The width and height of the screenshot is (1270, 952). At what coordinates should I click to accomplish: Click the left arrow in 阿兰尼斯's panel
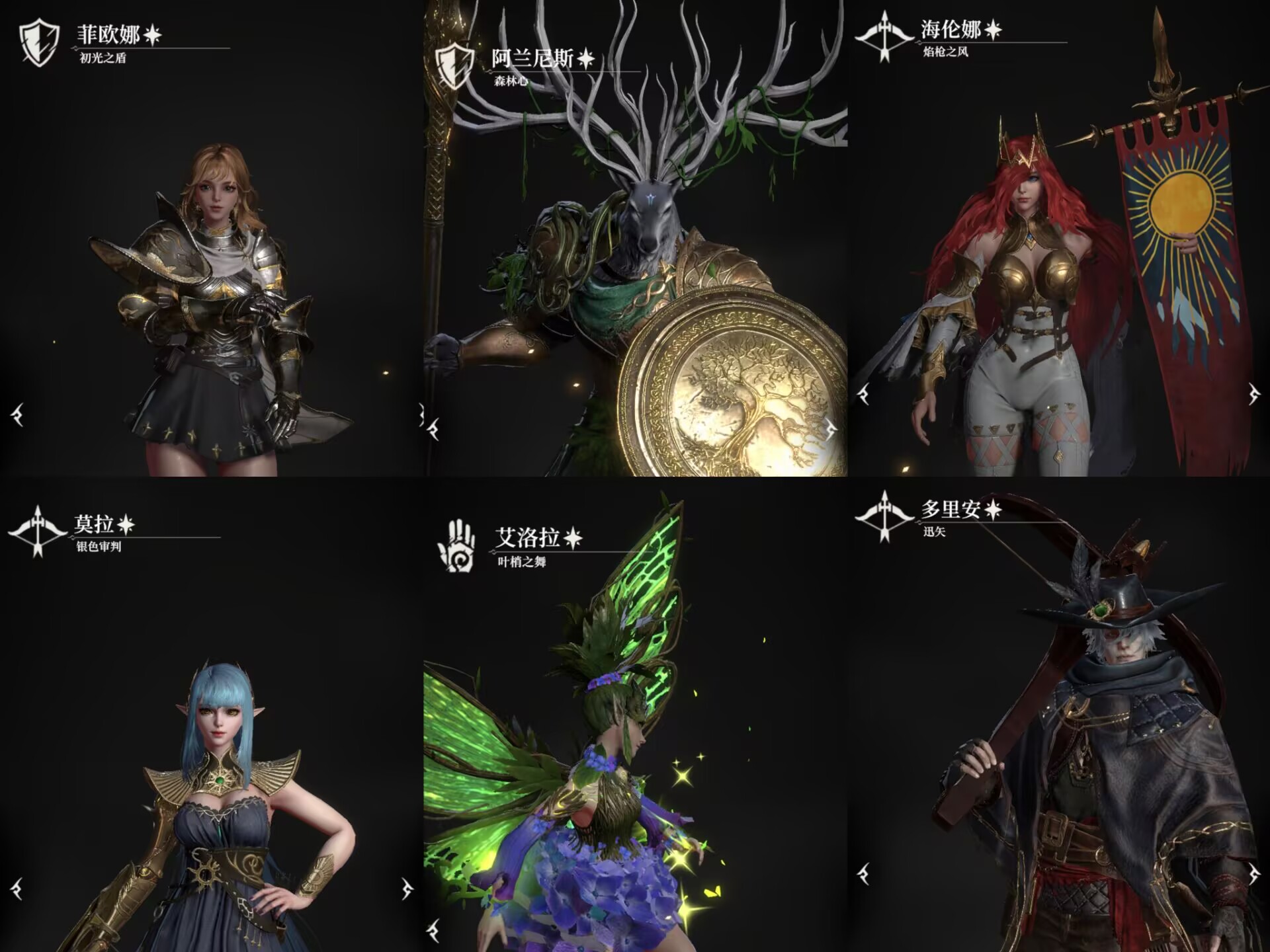tap(433, 430)
